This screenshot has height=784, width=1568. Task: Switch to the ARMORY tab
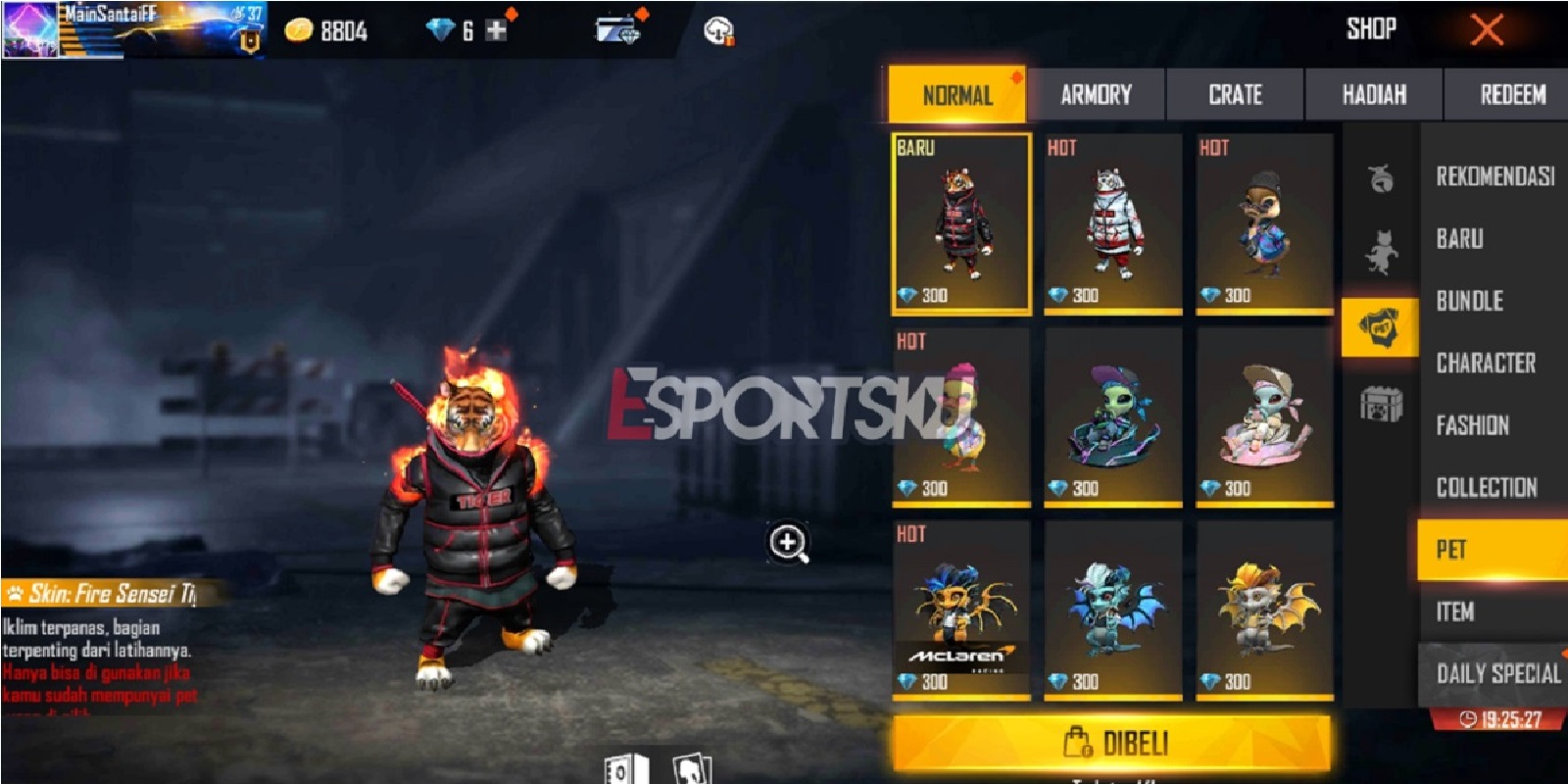(x=1095, y=95)
